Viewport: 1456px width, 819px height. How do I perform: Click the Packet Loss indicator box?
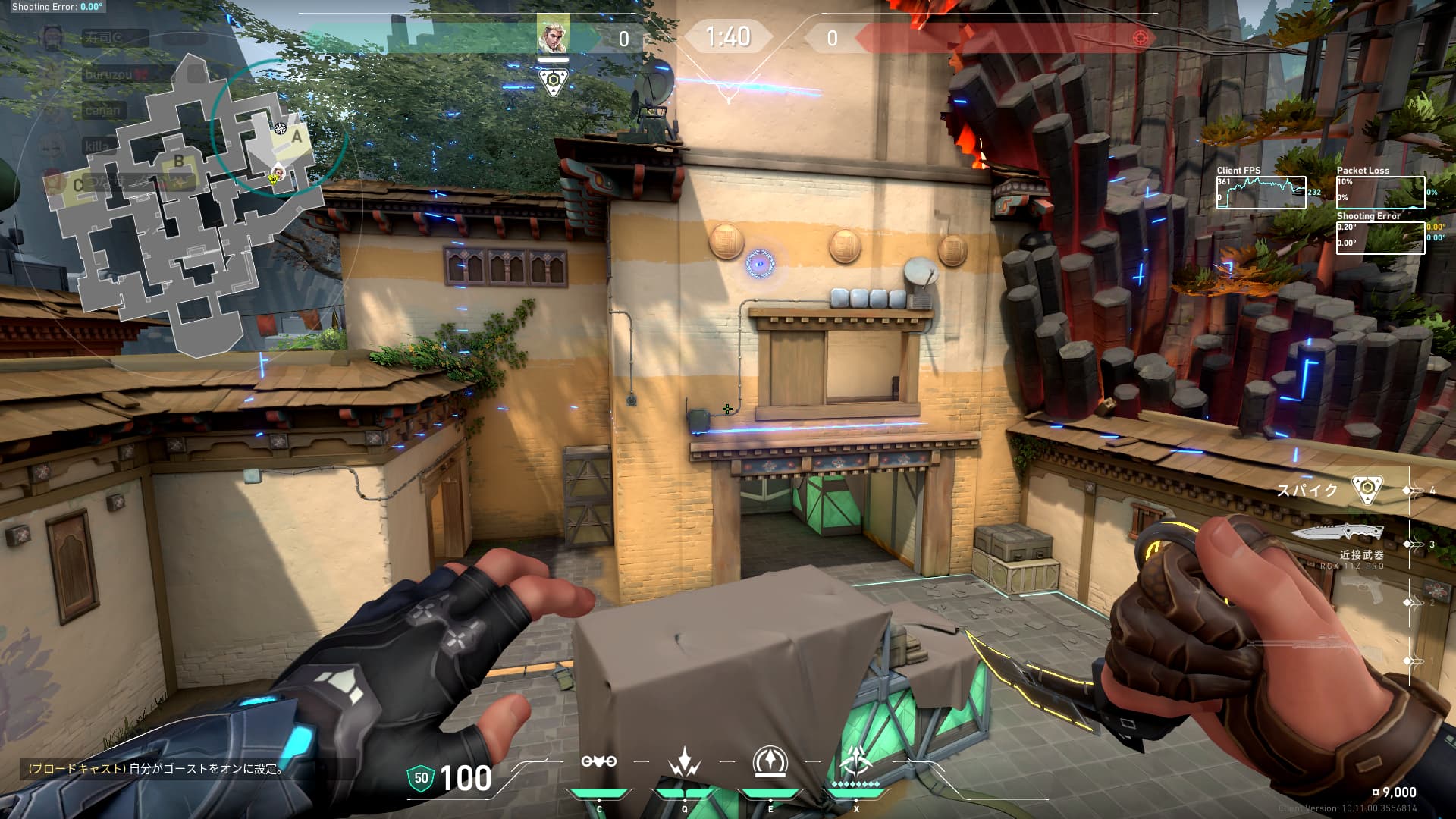1380,192
